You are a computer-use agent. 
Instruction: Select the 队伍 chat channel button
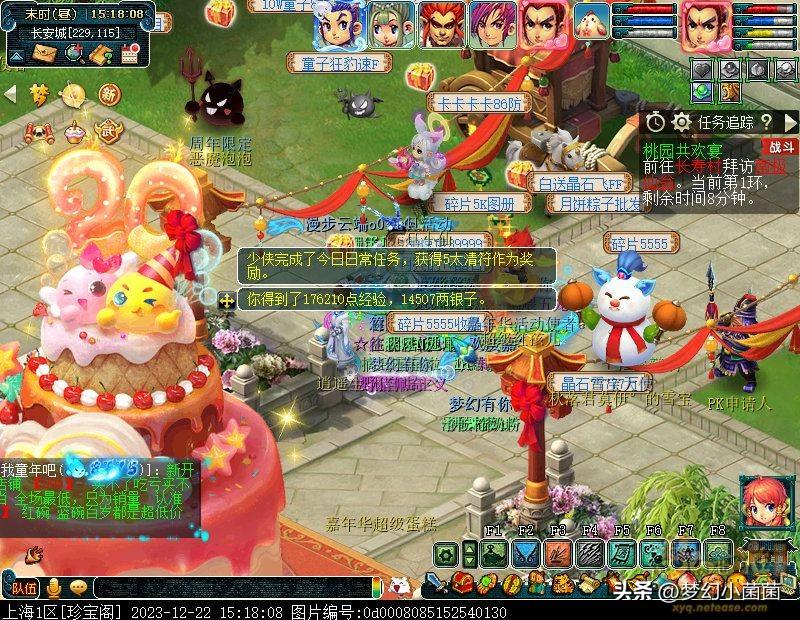pyautogui.click(x=24, y=587)
